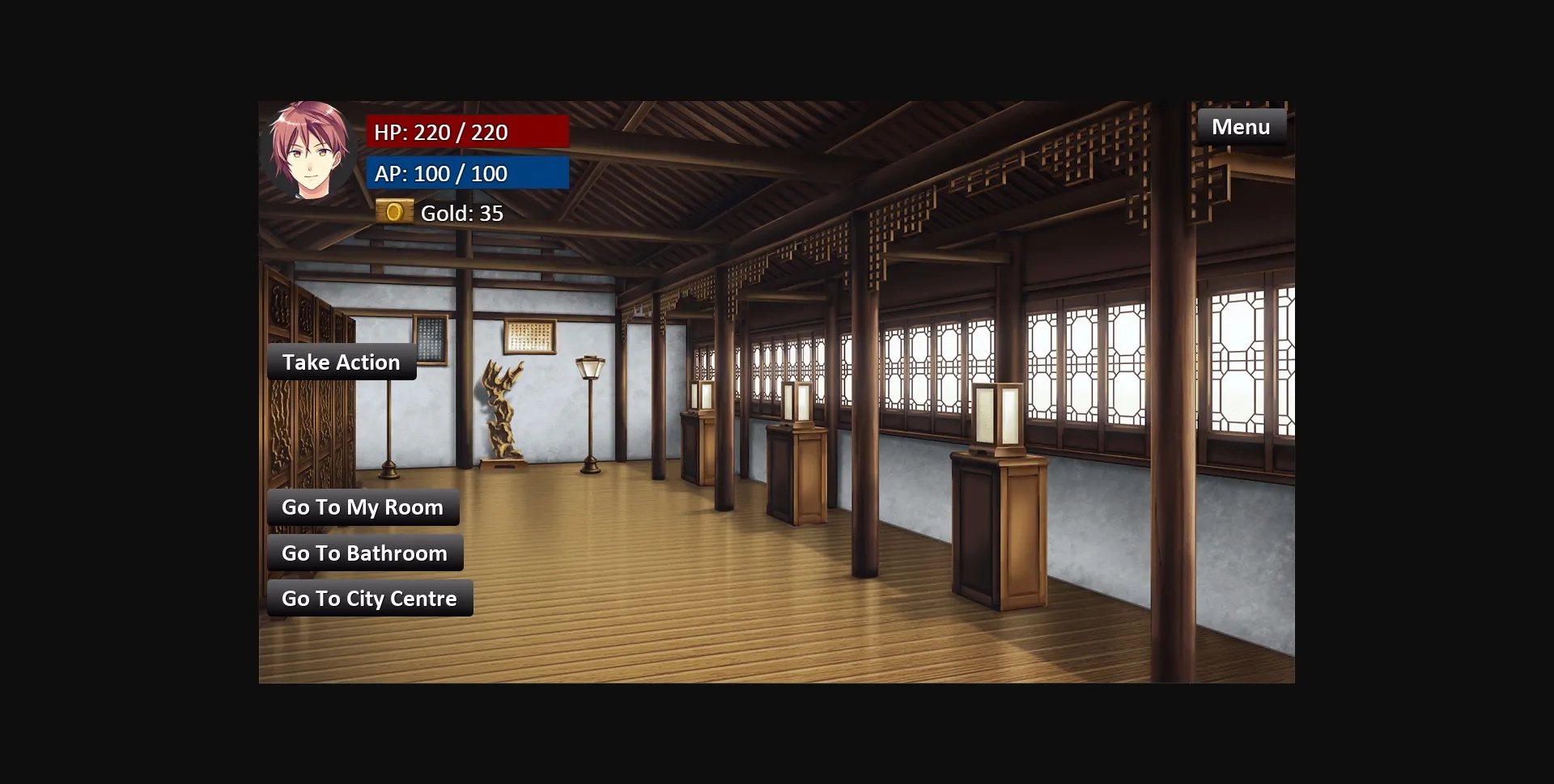Viewport: 1554px width, 784px height.
Task: Click Go To City Centre
Action: (369, 599)
